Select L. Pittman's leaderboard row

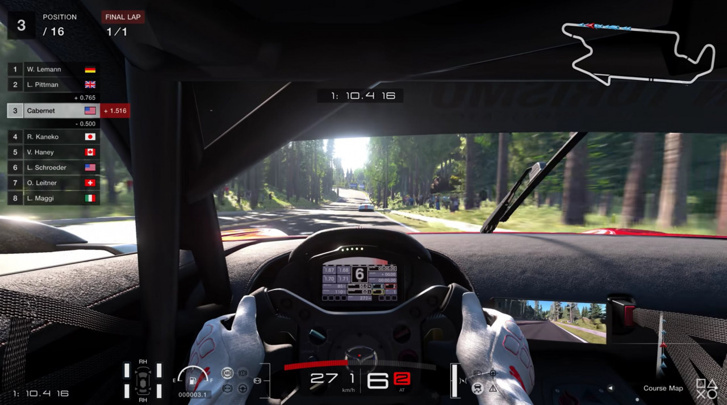click(x=53, y=85)
